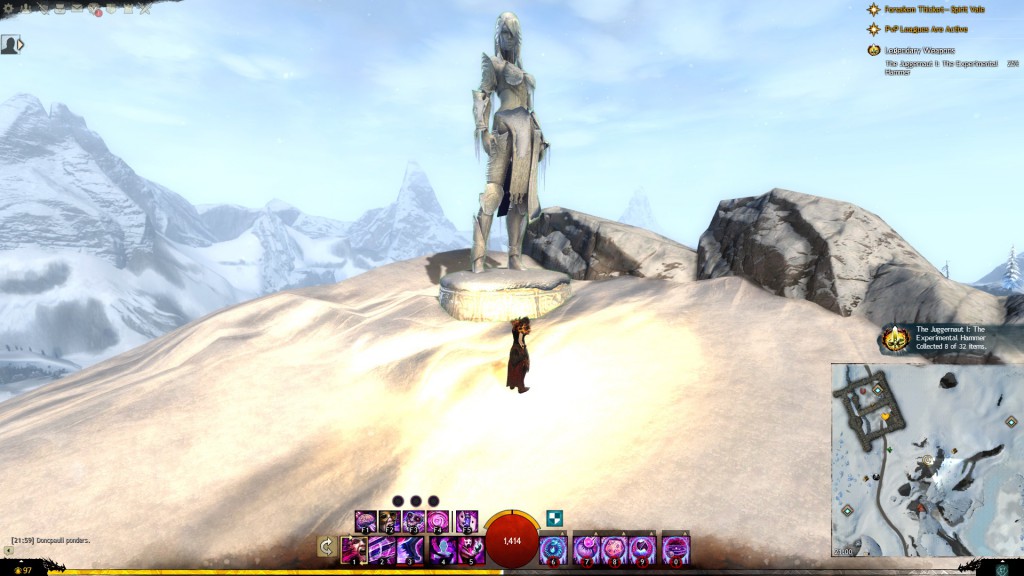
Task: Use the F5 profession skill
Action: 466,521
